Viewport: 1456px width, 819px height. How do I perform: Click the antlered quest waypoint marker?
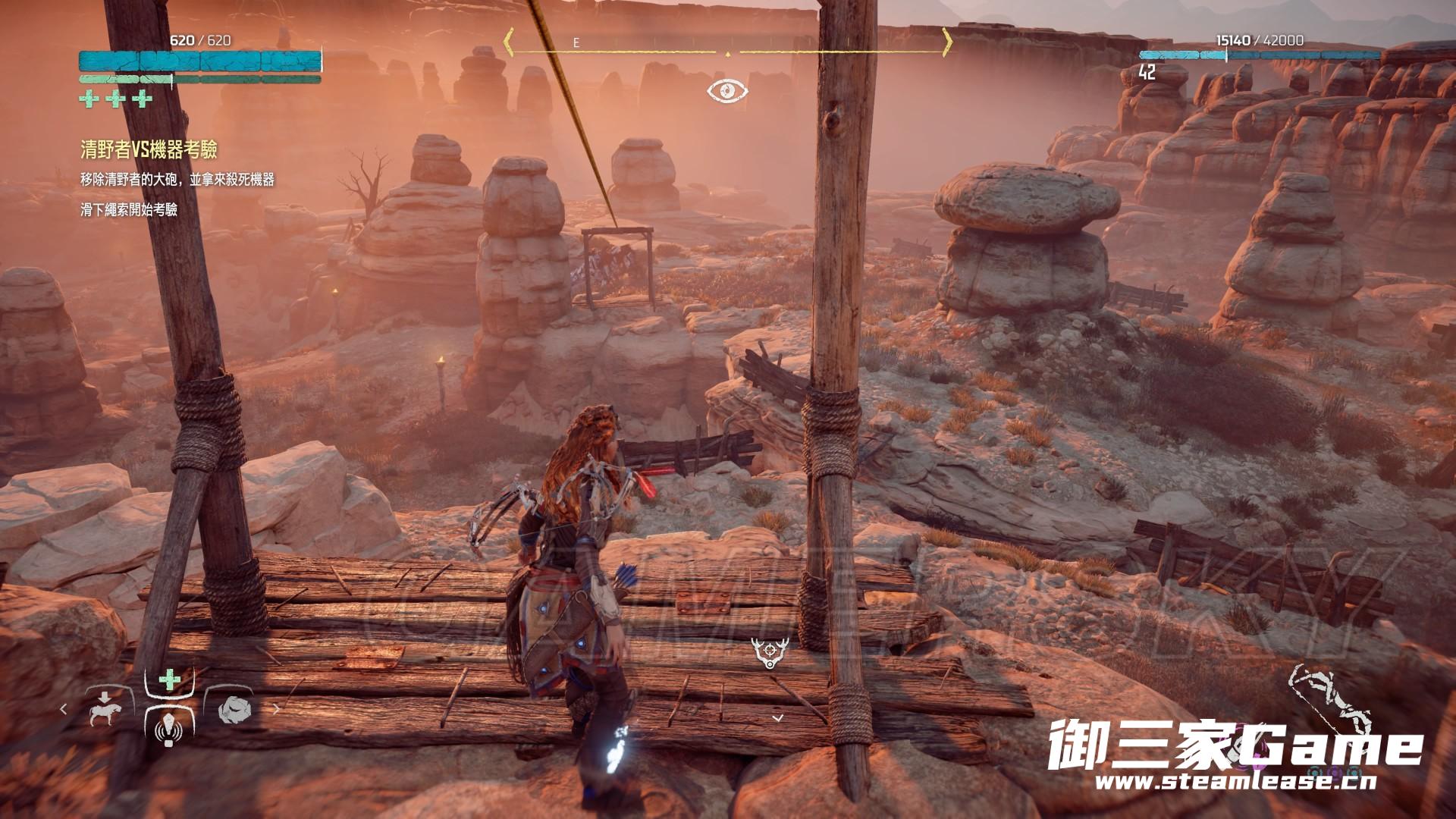[768, 651]
